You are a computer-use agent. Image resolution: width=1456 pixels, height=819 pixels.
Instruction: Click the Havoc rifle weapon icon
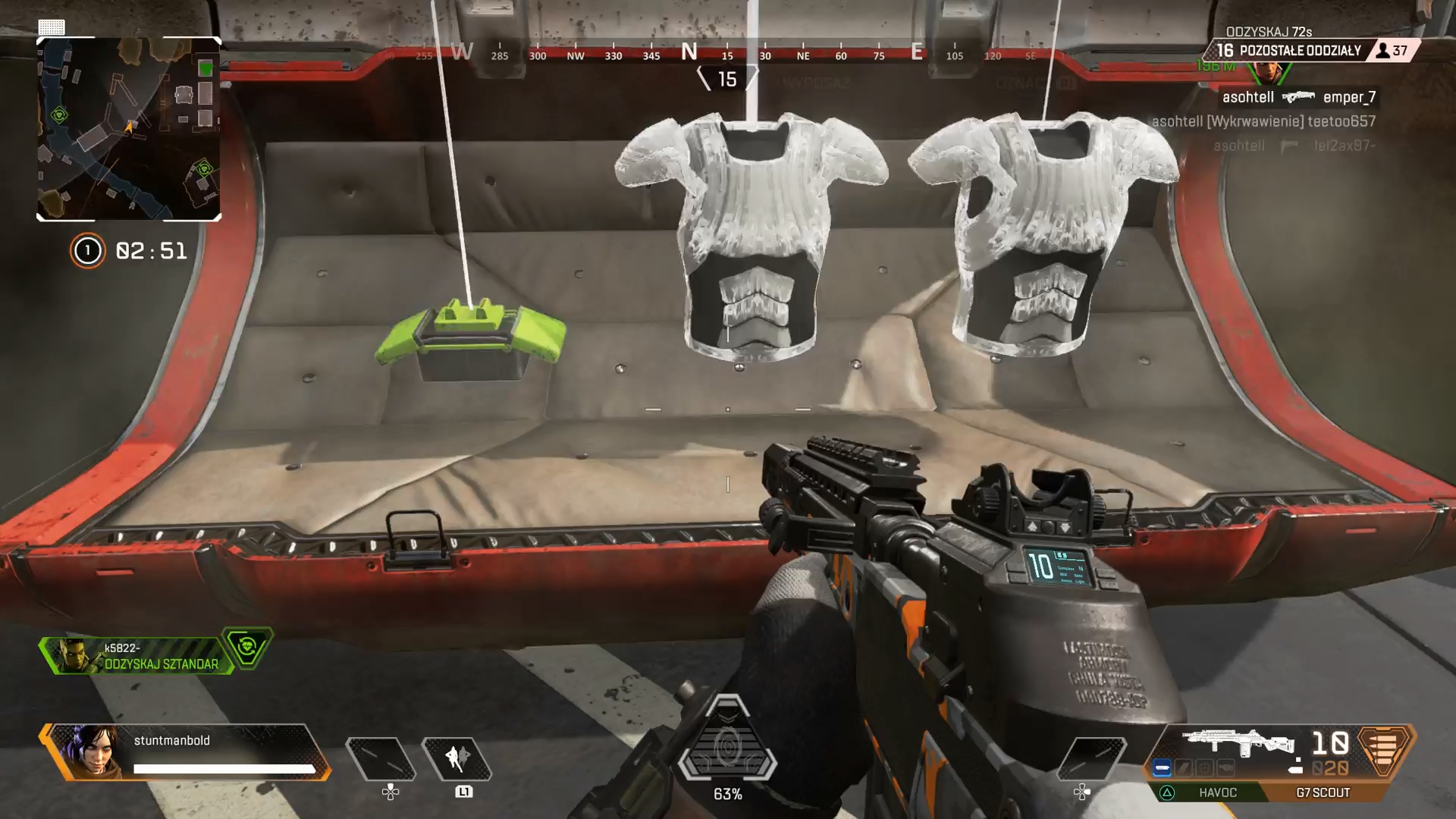[x=1238, y=743]
